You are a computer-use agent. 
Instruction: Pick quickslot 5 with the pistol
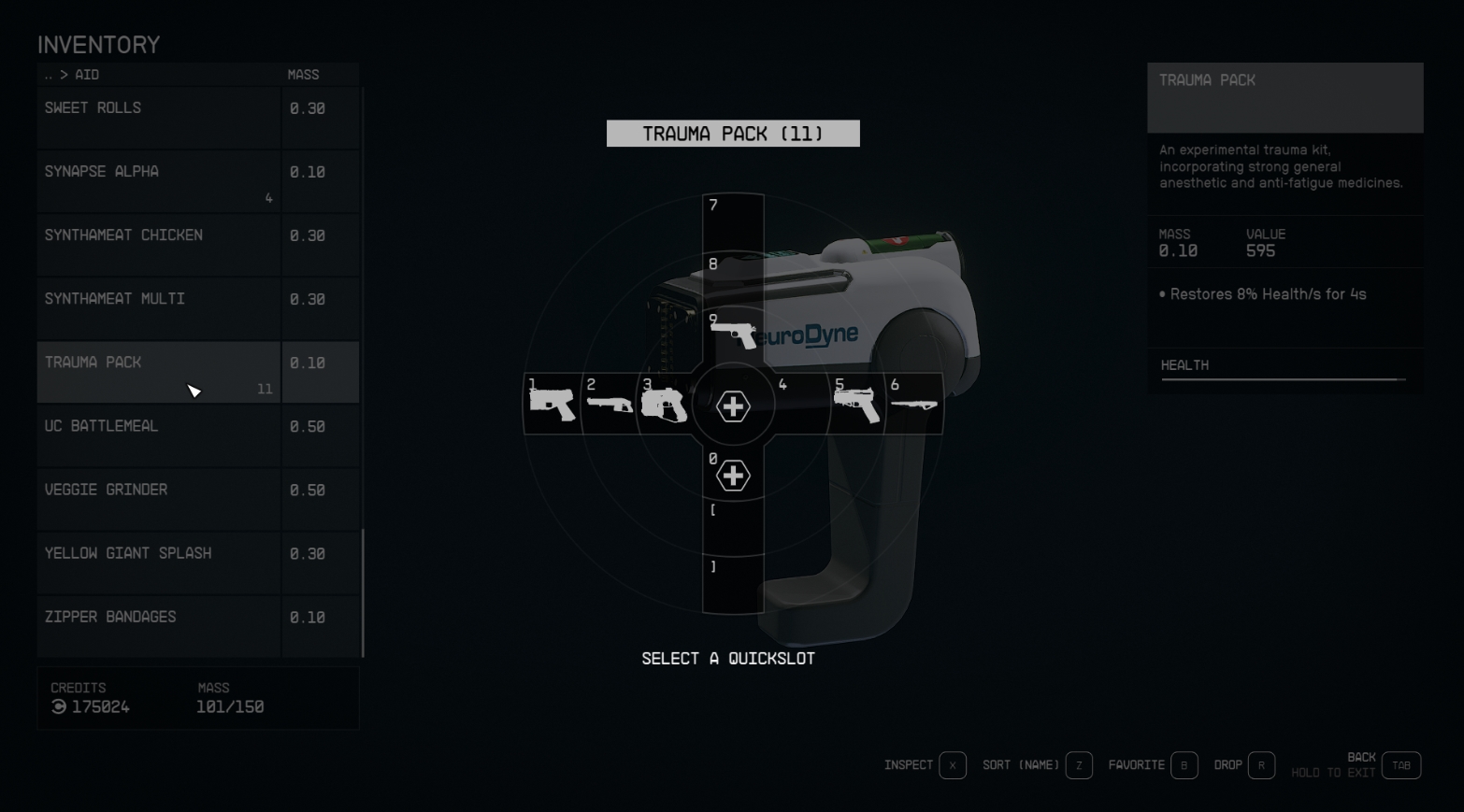tap(857, 405)
